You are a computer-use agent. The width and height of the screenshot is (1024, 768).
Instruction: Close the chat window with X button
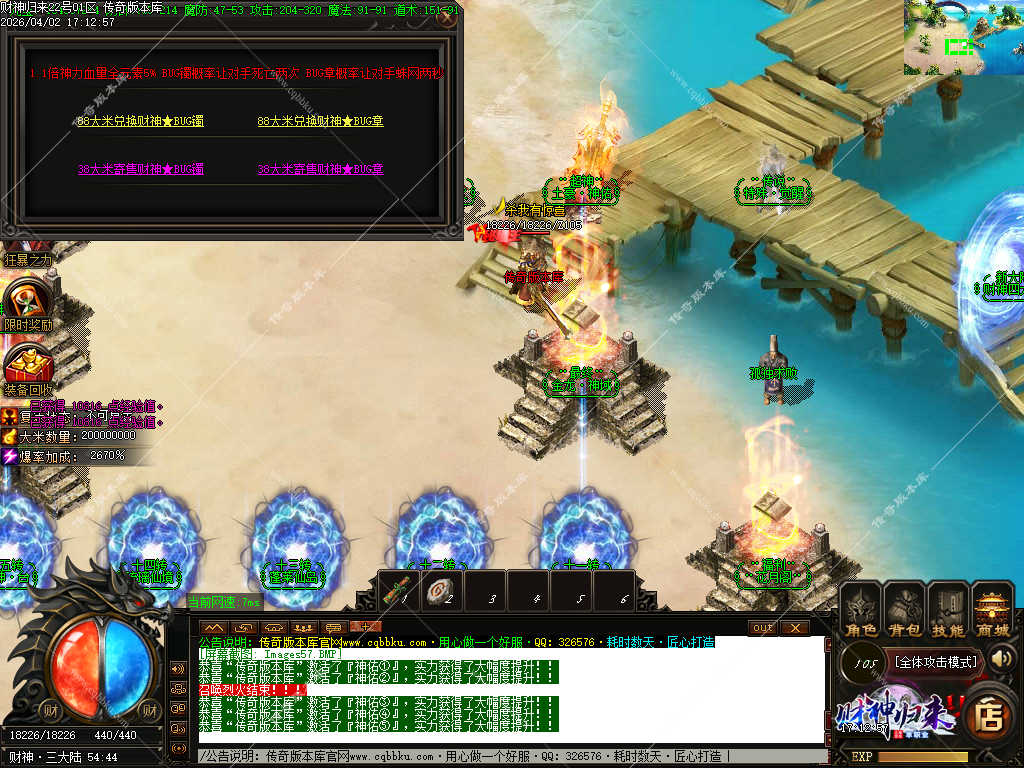(794, 627)
